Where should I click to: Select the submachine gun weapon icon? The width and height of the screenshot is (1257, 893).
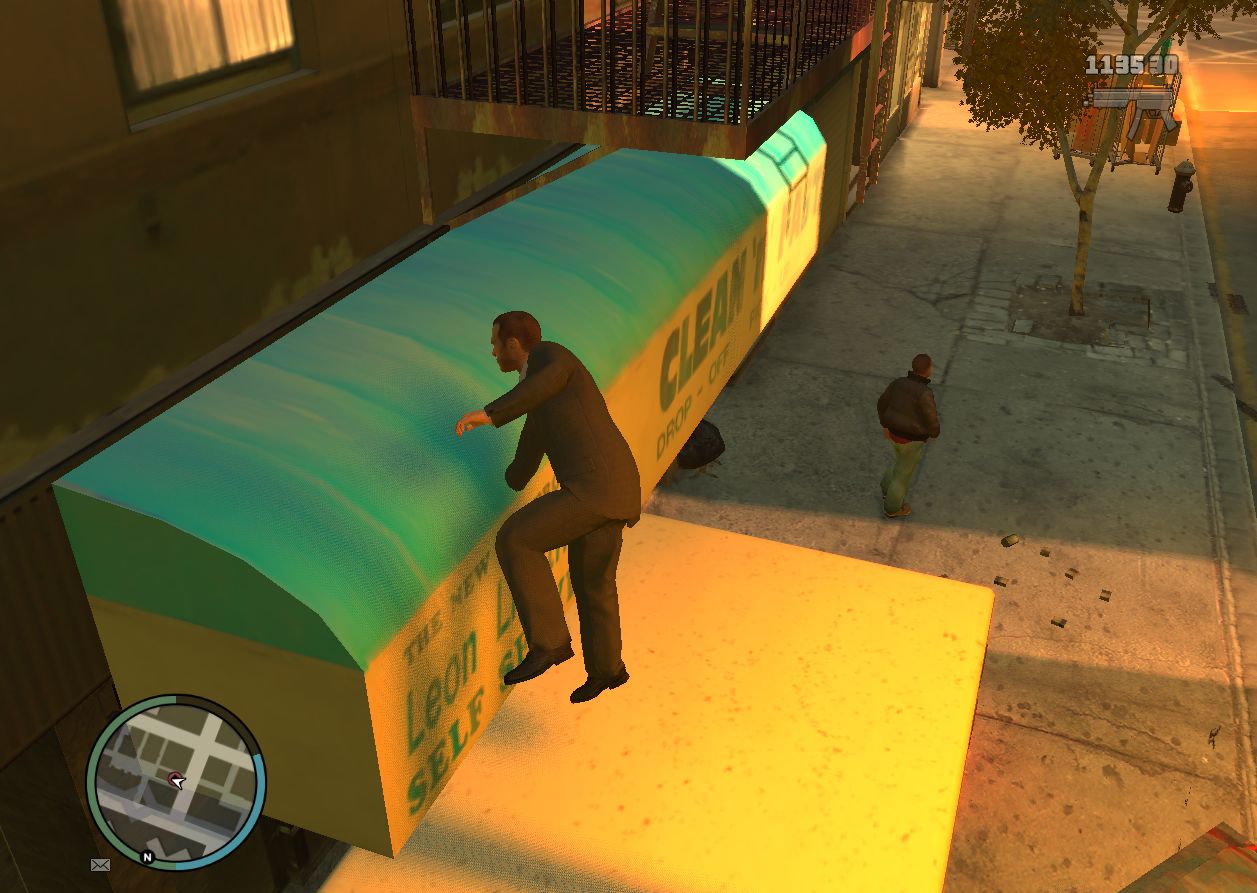click(1137, 113)
